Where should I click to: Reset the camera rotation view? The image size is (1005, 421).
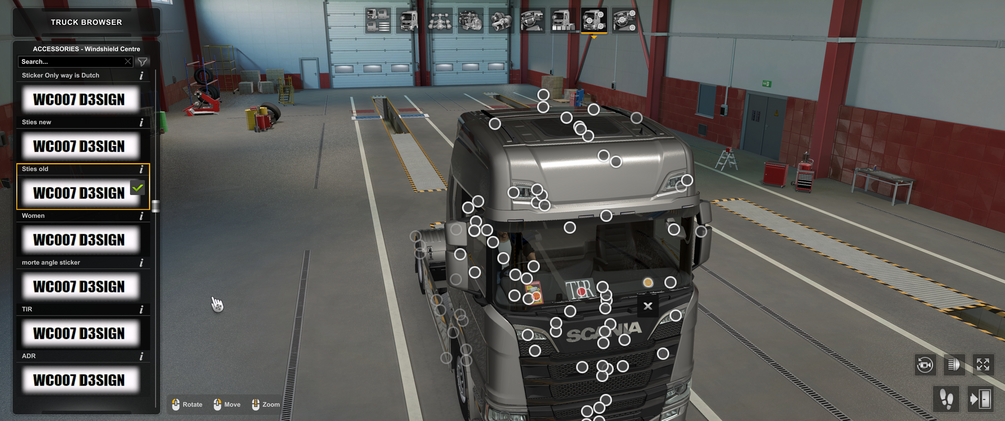pyautogui.click(x=925, y=365)
